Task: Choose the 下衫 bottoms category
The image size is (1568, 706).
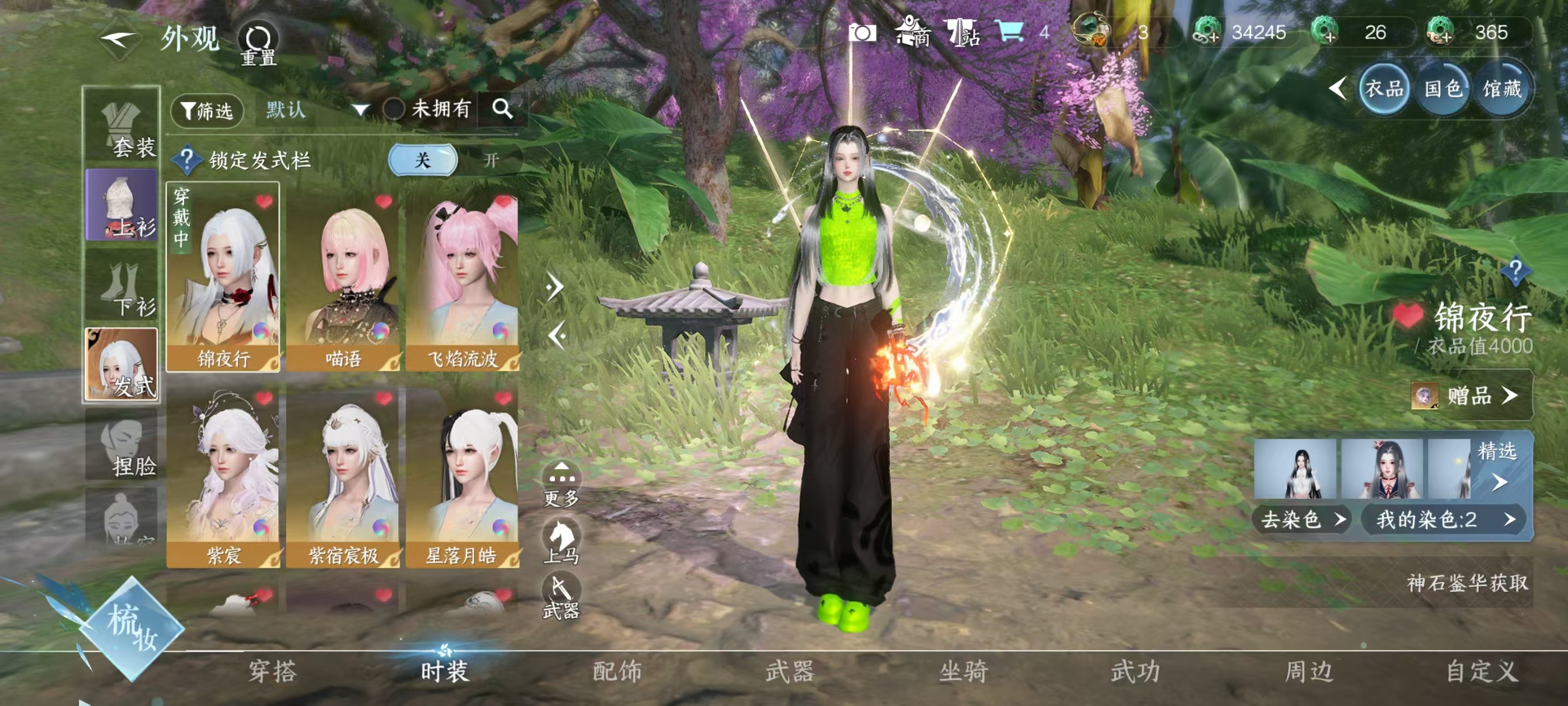Action: tap(122, 288)
